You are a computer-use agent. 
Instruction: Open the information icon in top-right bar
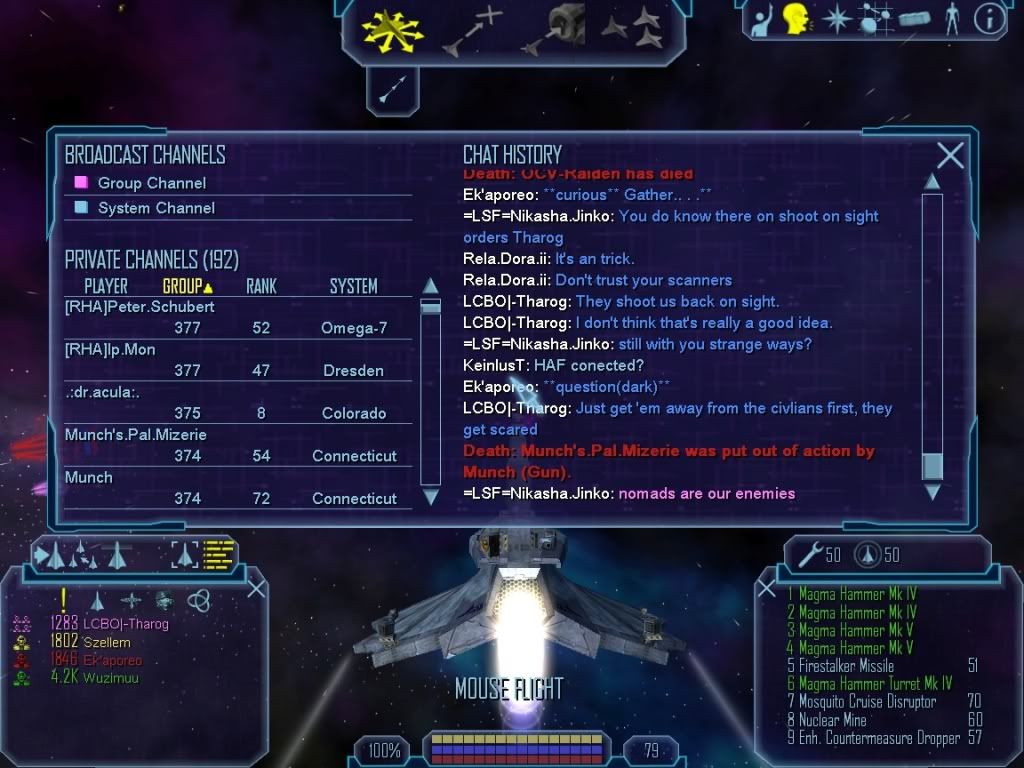click(x=988, y=19)
